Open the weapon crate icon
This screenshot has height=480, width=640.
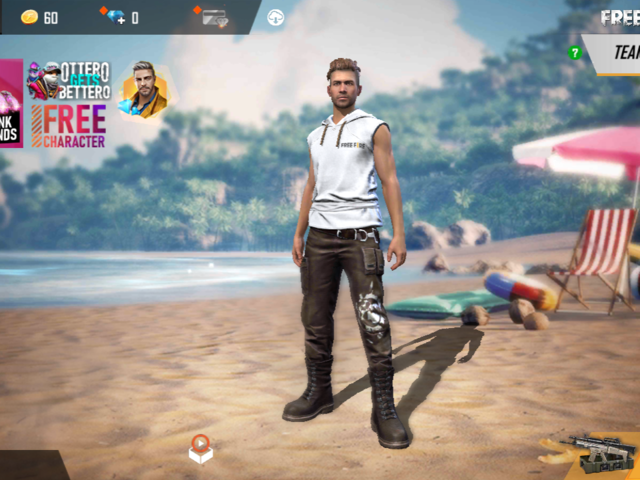pyautogui.click(x=601, y=455)
